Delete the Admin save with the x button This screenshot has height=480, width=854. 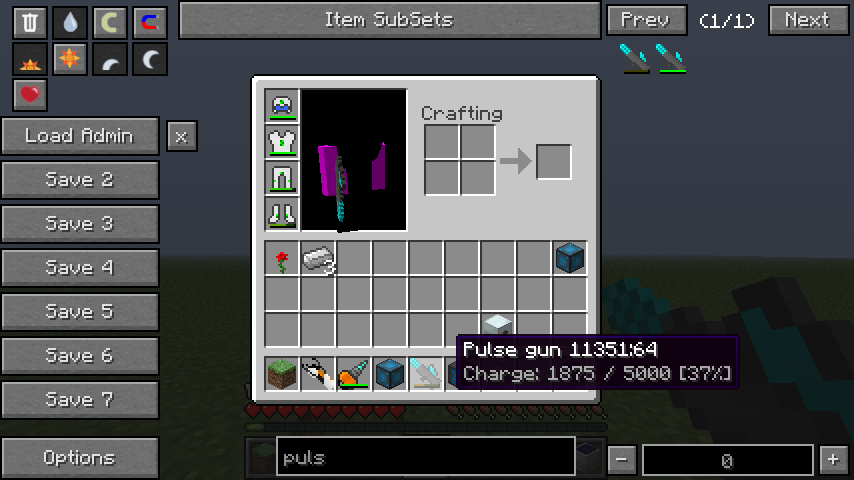181,136
